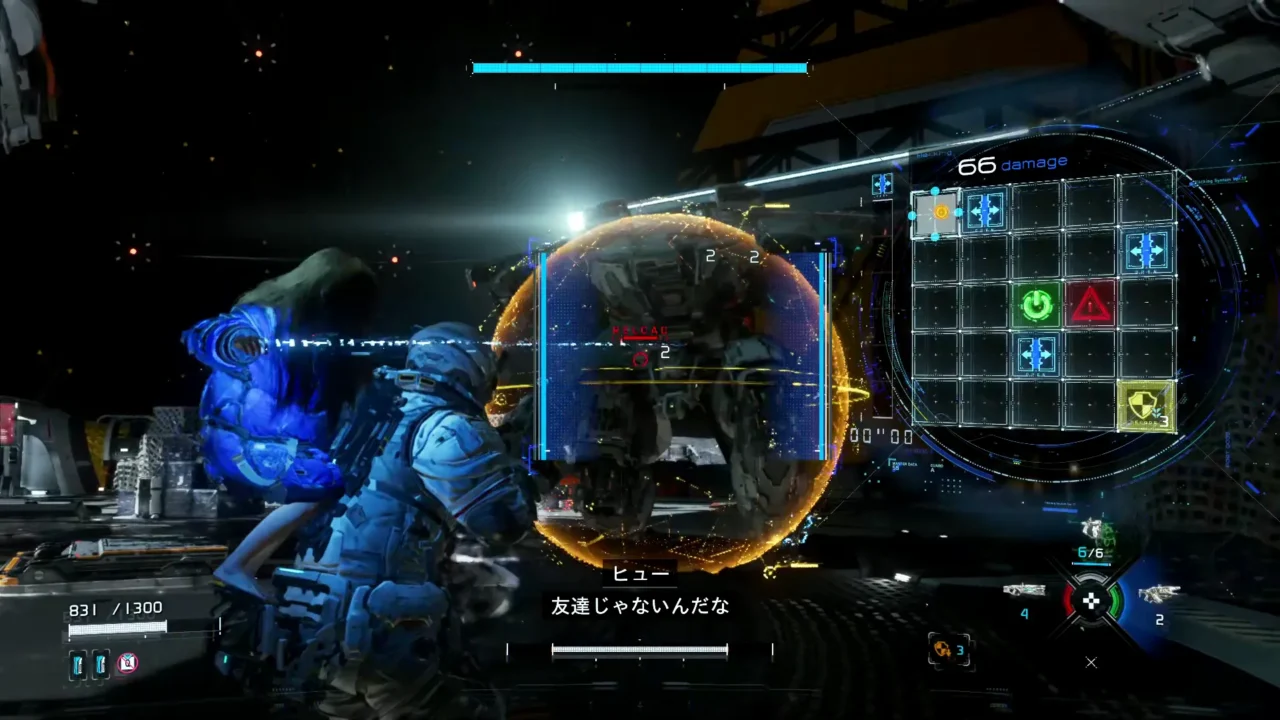Select the blue-highlighted weapon with 2 ammo
This screenshot has width=1280, height=720.
pos(1158,594)
